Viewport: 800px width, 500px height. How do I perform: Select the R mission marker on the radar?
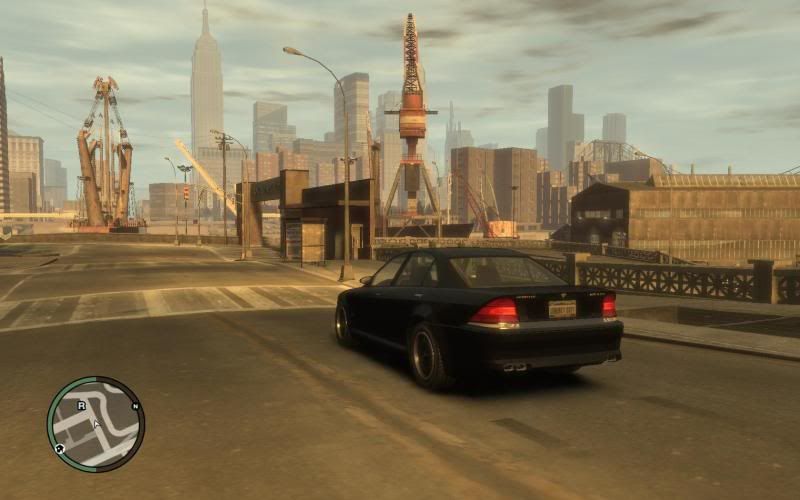[x=82, y=404]
